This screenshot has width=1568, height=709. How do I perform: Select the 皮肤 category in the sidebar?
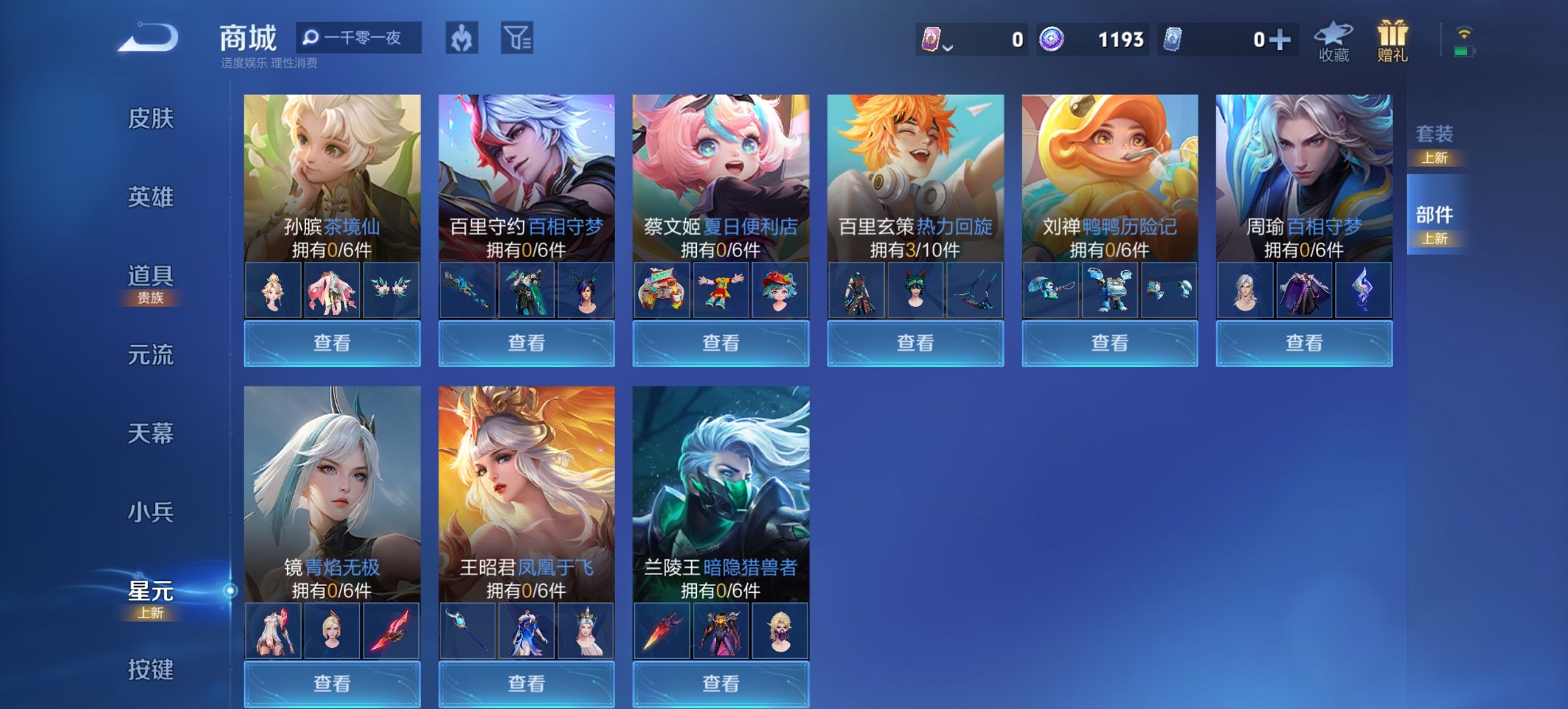tap(152, 118)
